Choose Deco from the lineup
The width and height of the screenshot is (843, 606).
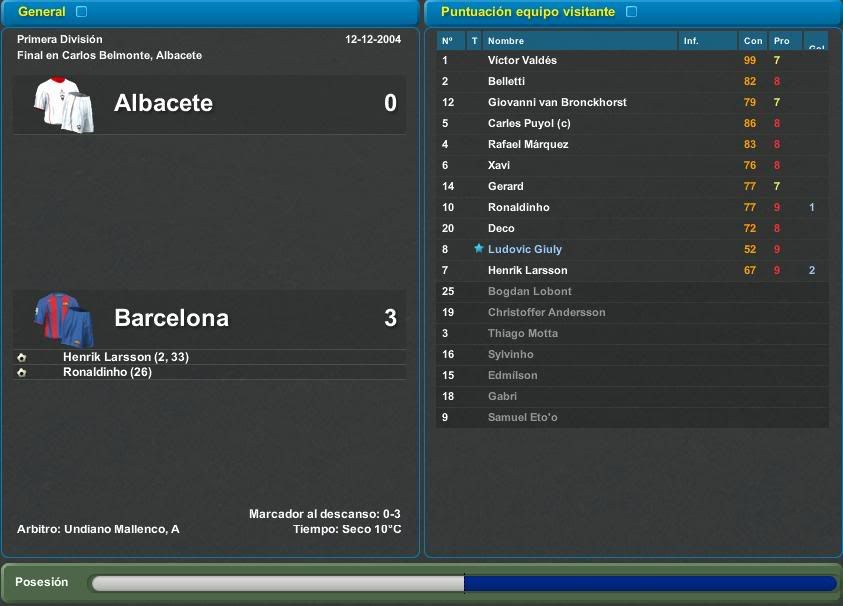point(501,229)
